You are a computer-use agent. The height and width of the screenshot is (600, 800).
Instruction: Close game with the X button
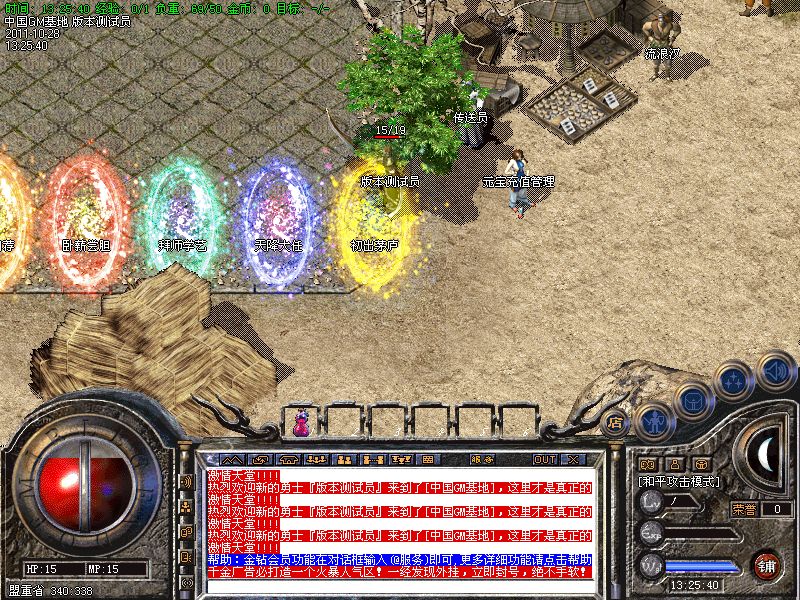[x=573, y=459]
